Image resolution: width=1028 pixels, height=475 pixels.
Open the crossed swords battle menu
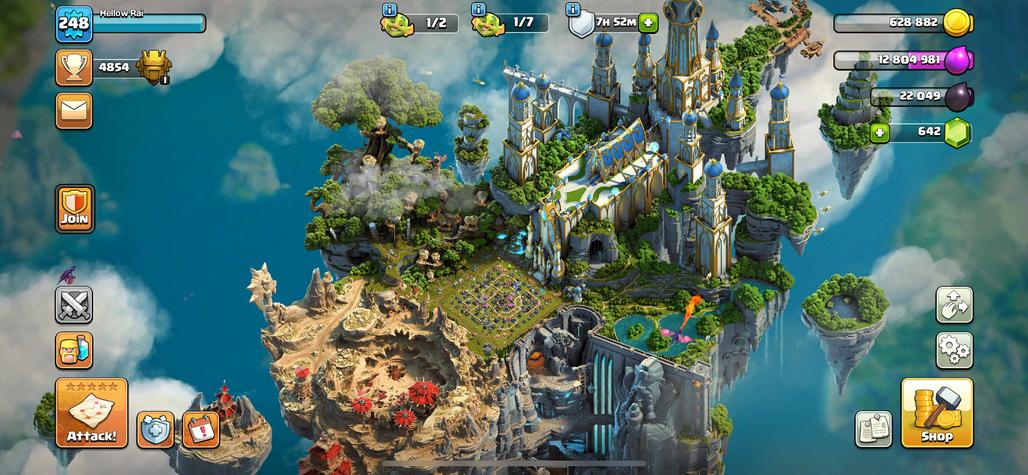[74, 305]
